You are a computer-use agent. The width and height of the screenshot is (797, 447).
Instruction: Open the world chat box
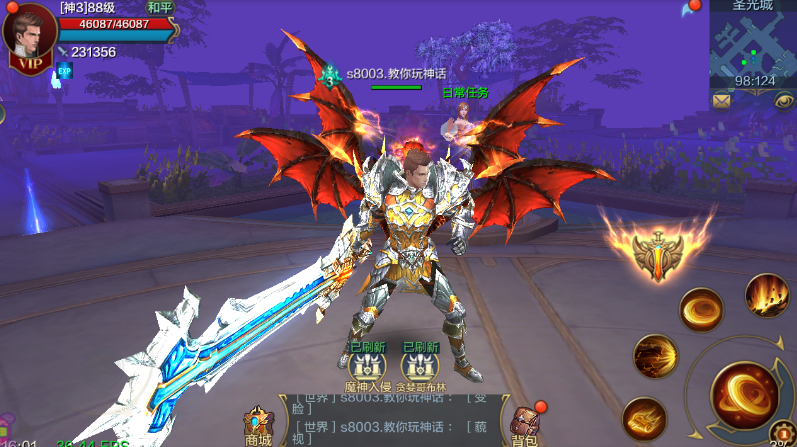click(390, 419)
